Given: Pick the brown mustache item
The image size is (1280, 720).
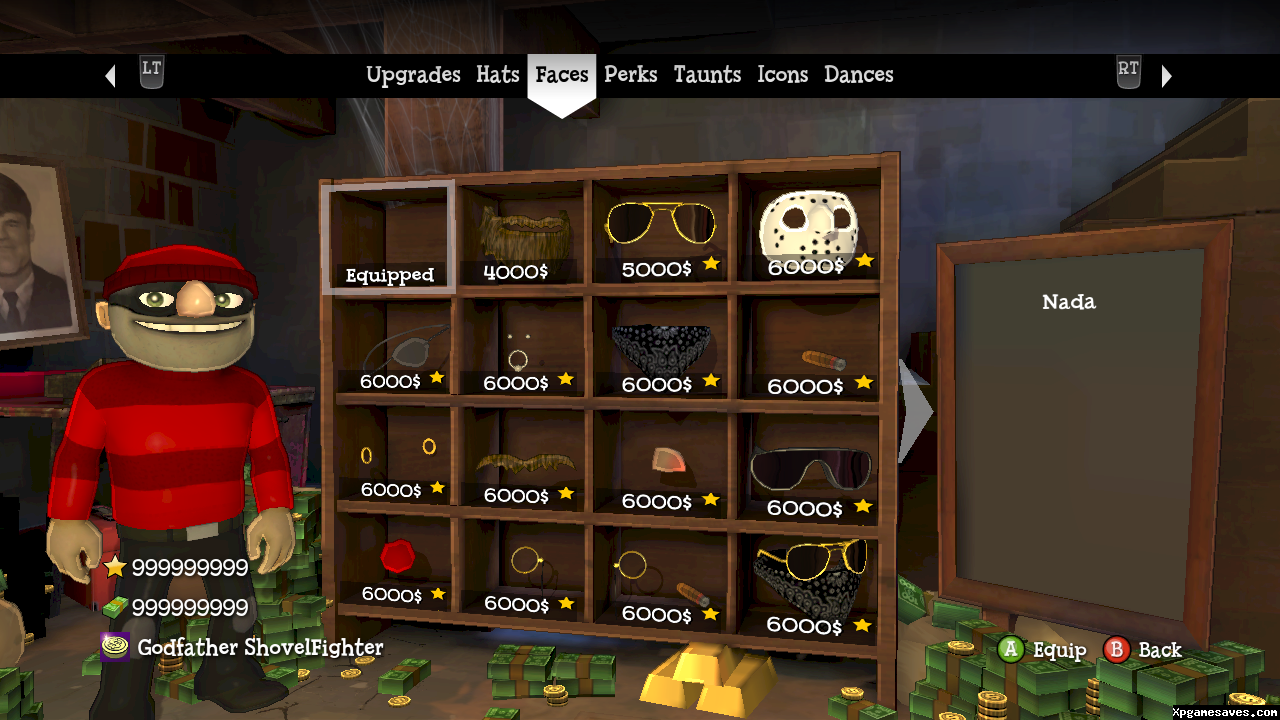Looking at the screenshot, I should [x=525, y=465].
